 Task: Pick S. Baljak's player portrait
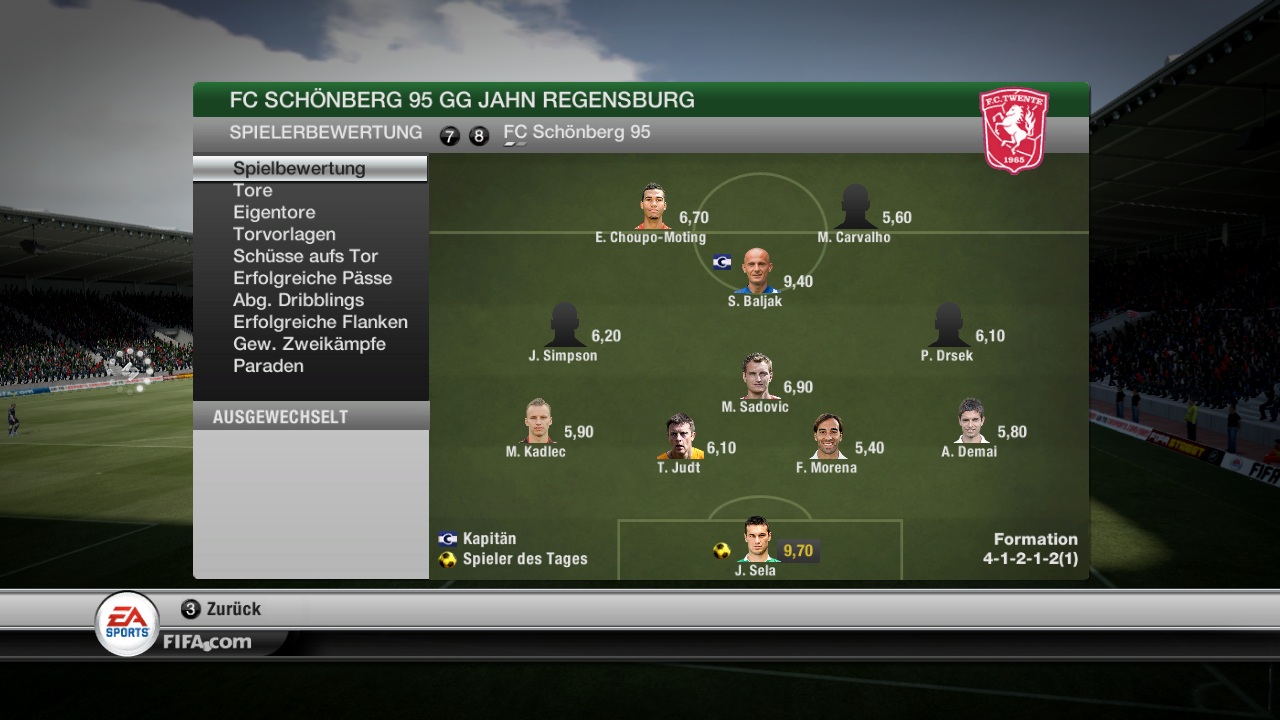[x=757, y=270]
